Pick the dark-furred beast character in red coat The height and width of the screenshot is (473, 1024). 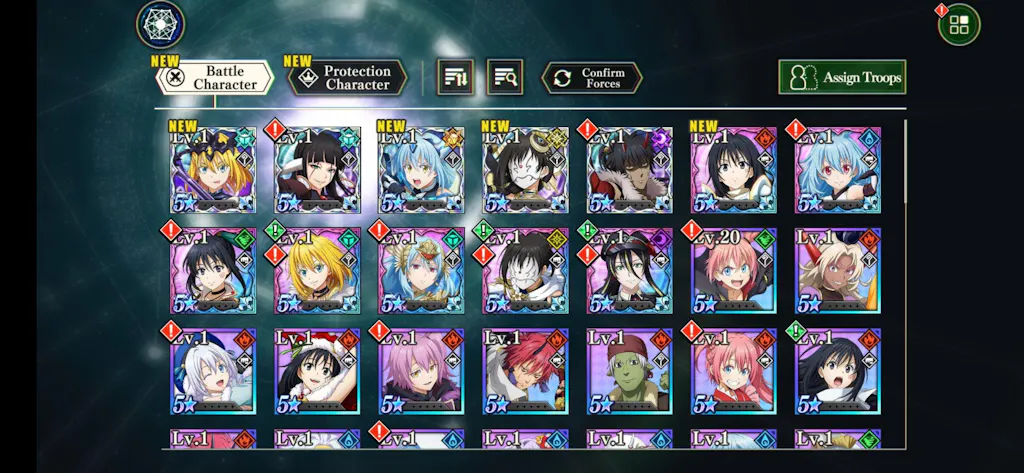[629, 170]
